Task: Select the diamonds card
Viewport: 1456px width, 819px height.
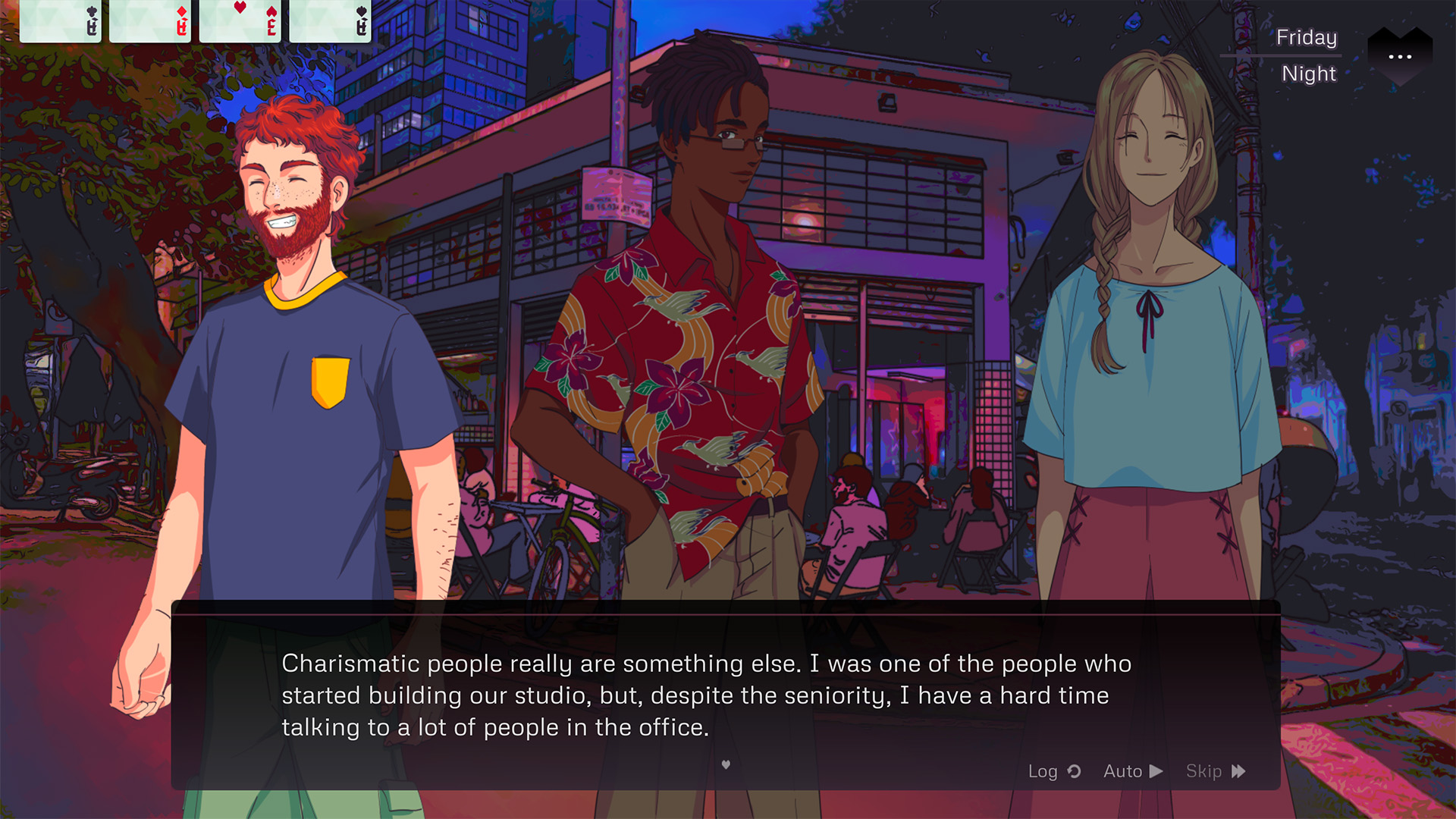Action: (150, 21)
